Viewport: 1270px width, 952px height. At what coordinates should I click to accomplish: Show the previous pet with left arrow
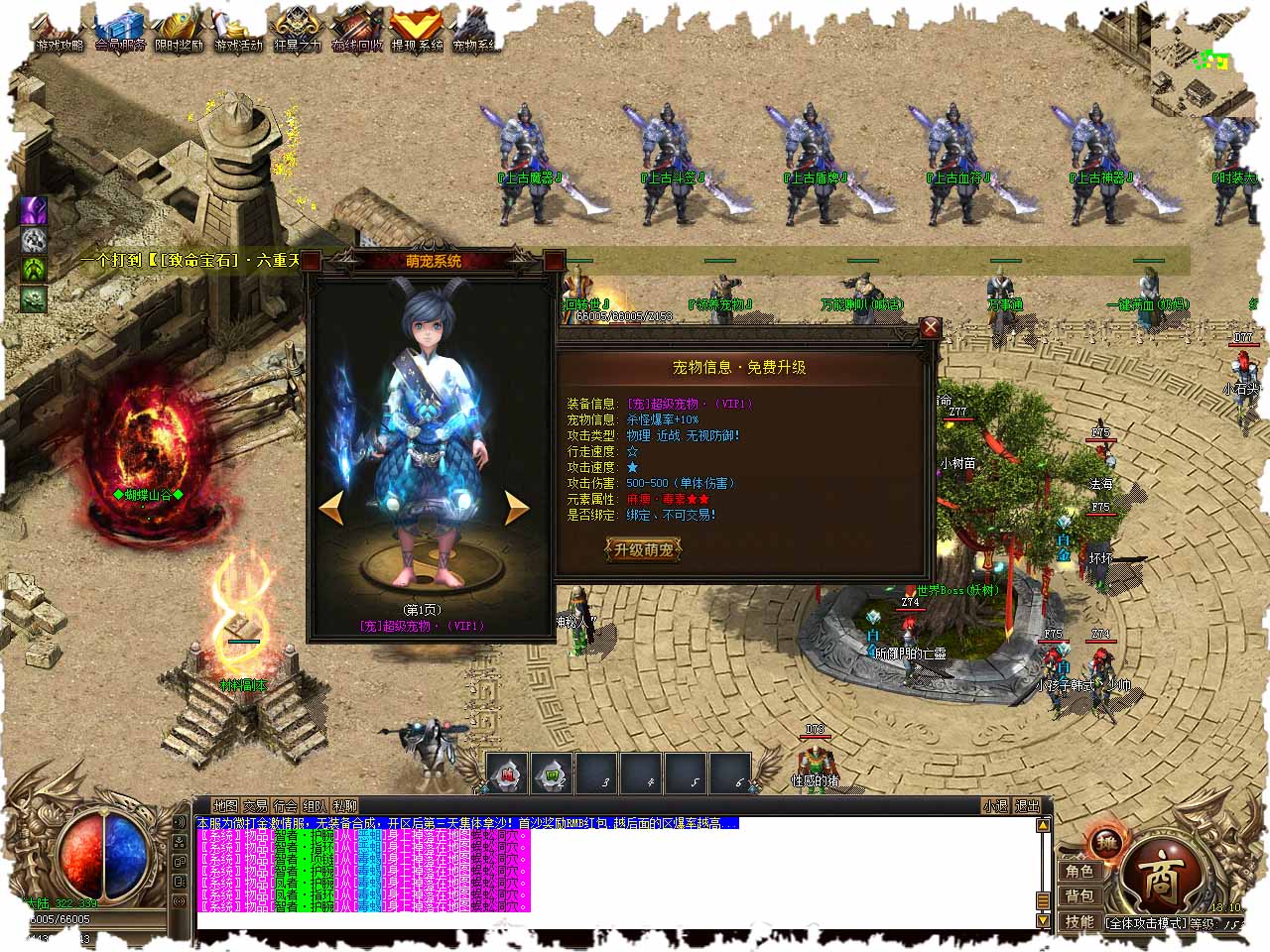(331, 508)
